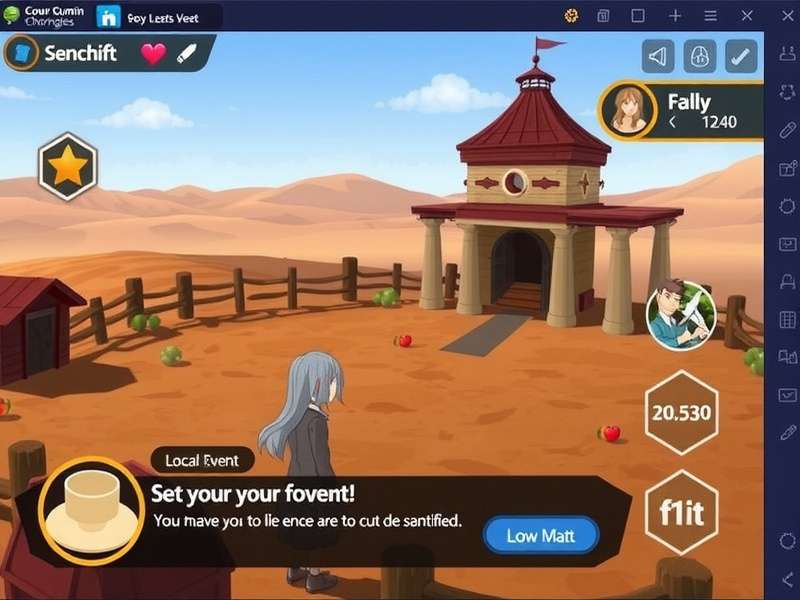Close the emulator window

point(745,16)
